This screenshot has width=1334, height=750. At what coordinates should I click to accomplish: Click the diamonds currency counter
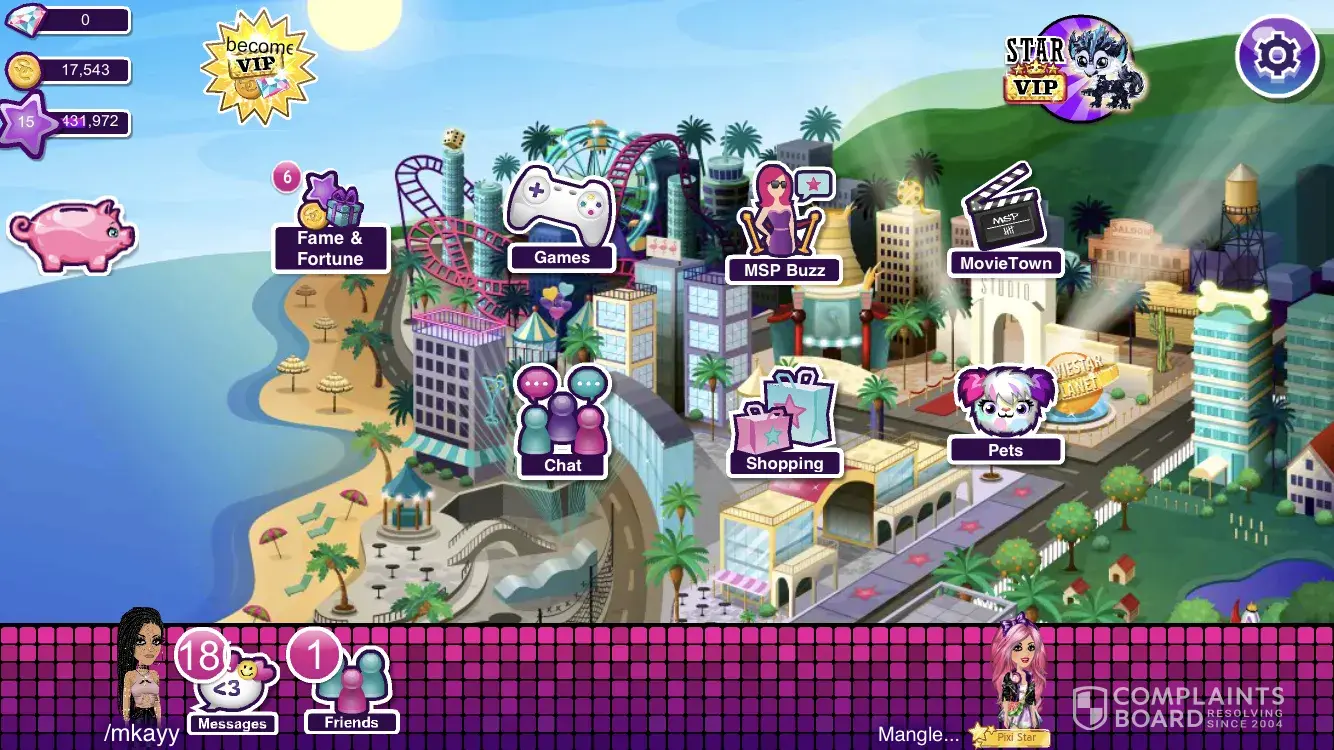tap(68, 20)
